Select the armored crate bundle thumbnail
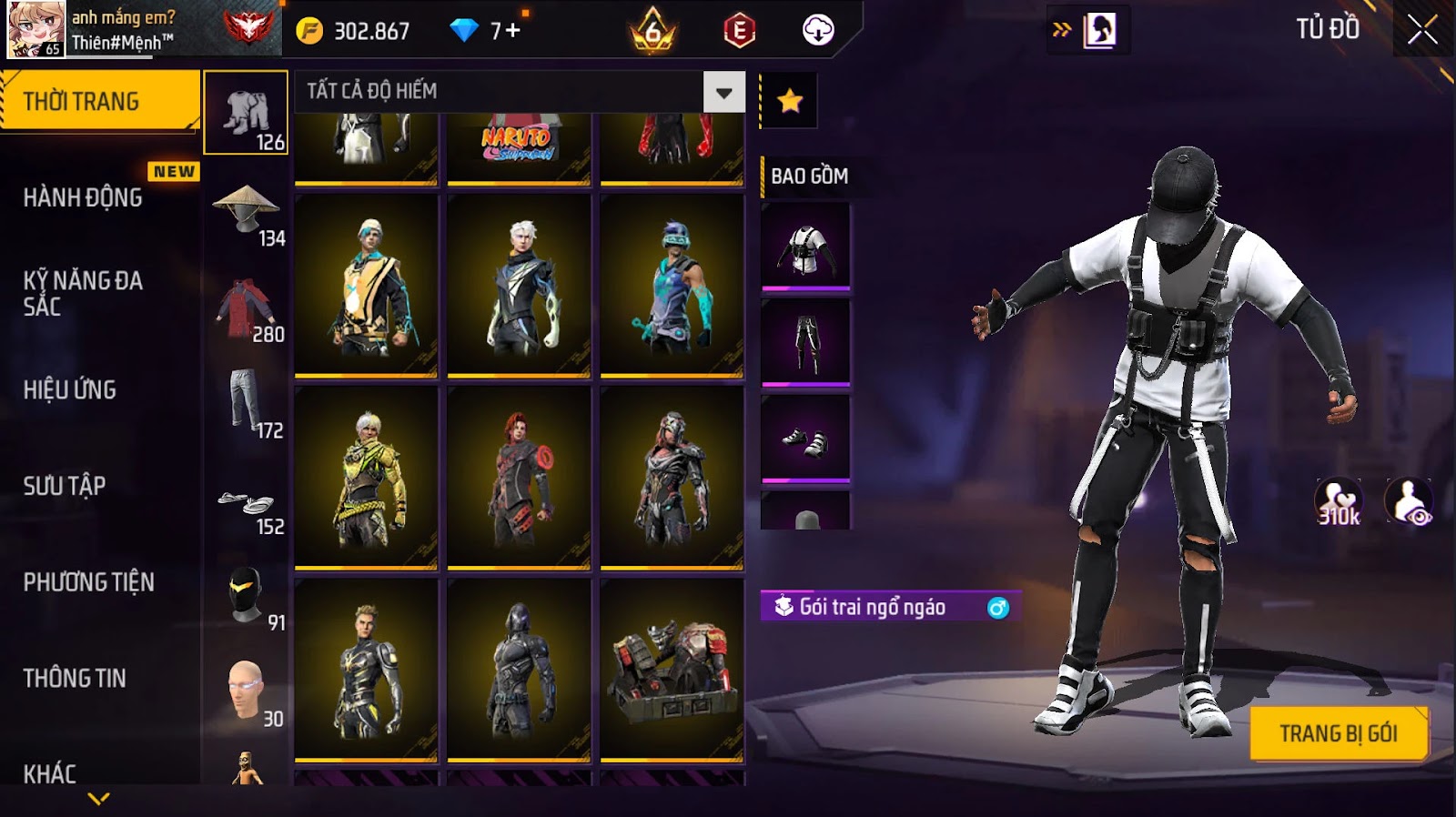This screenshot has height=817, width=1456. (x=672, y=670)
